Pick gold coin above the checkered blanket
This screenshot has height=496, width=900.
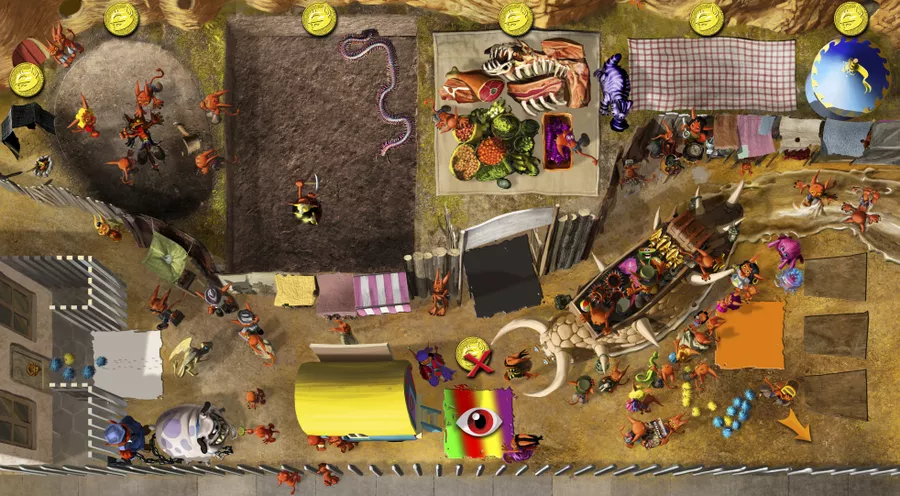pyautogui.click(x=707, y=17)
